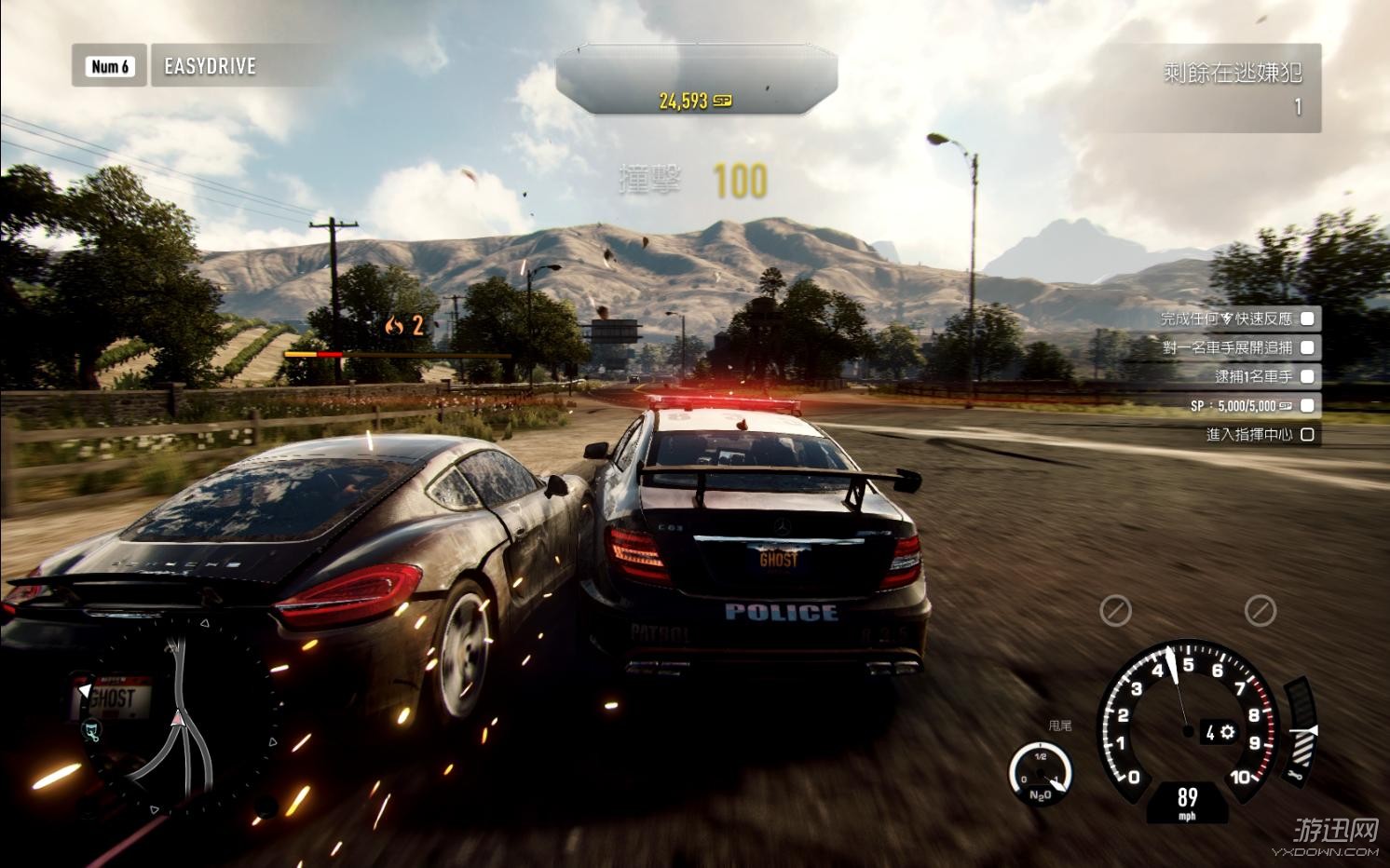The image size is (1390, 868).
Task: Select the 完成任何快速反應 objective checkbox
Action: coord(1307,319)
